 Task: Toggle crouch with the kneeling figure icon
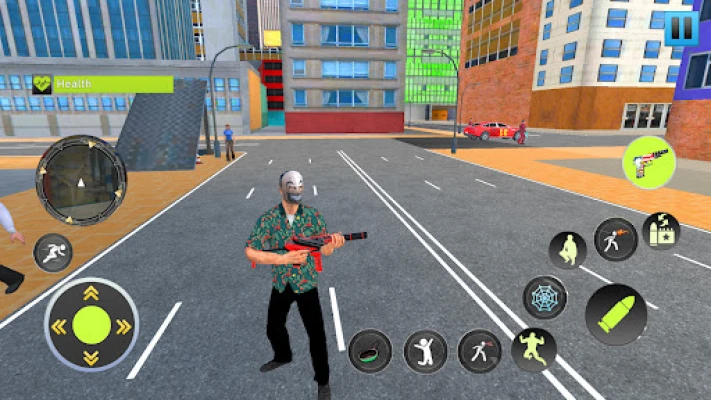click(x=568, y=250)
